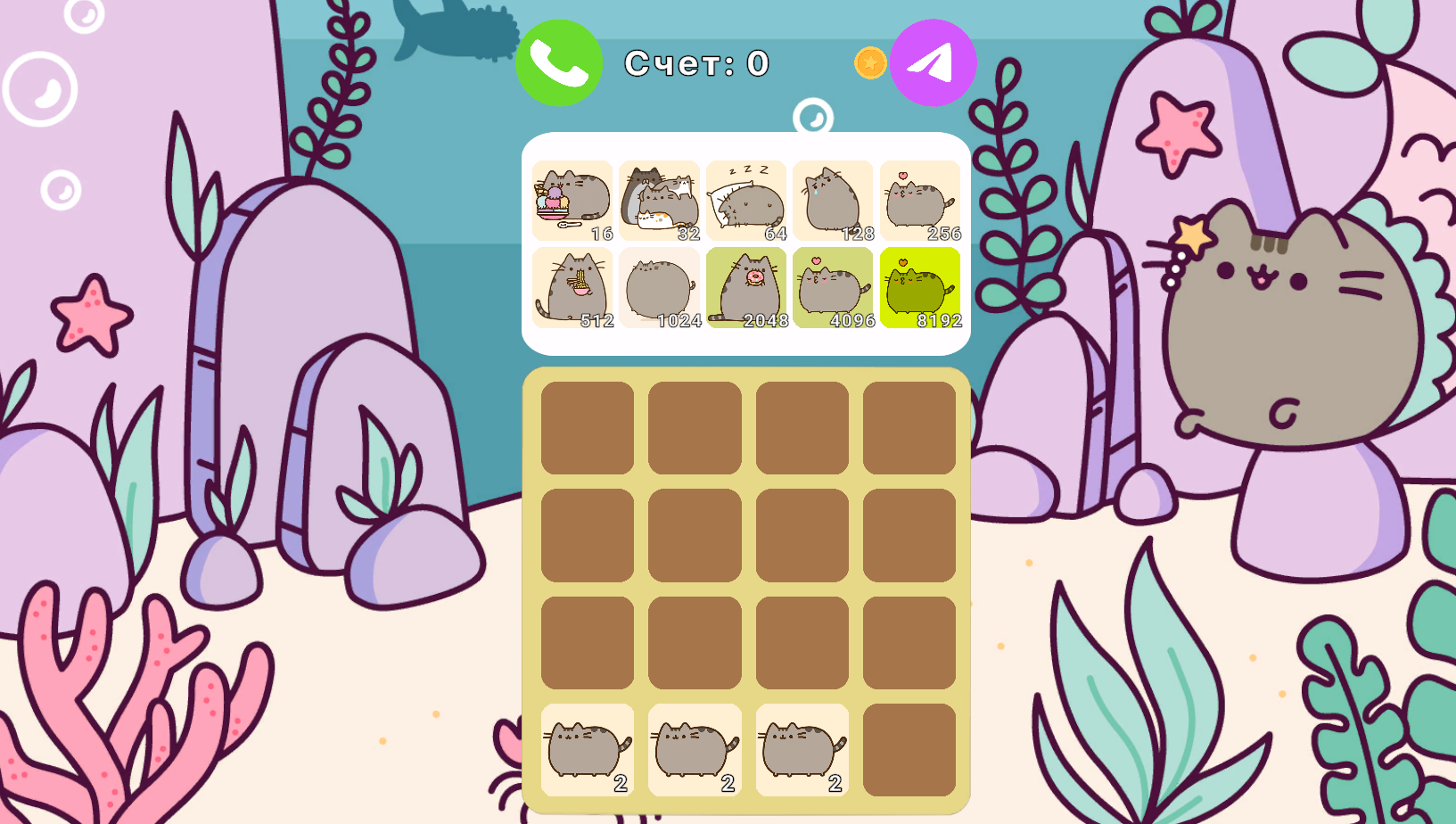Click the green phone call icon

tap(558, 62)
